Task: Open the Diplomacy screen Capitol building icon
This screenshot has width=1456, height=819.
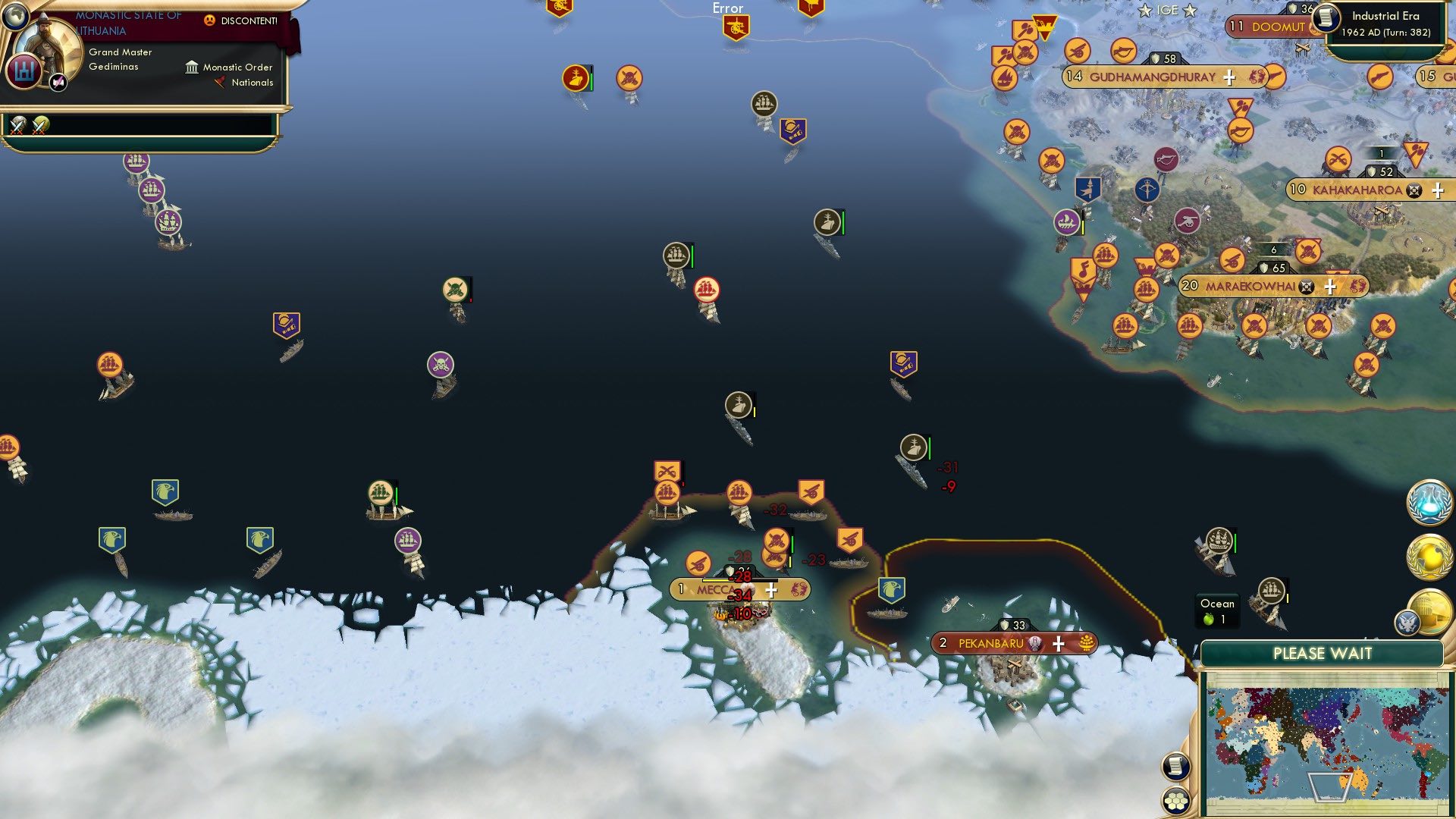Action: [1432, 610]
